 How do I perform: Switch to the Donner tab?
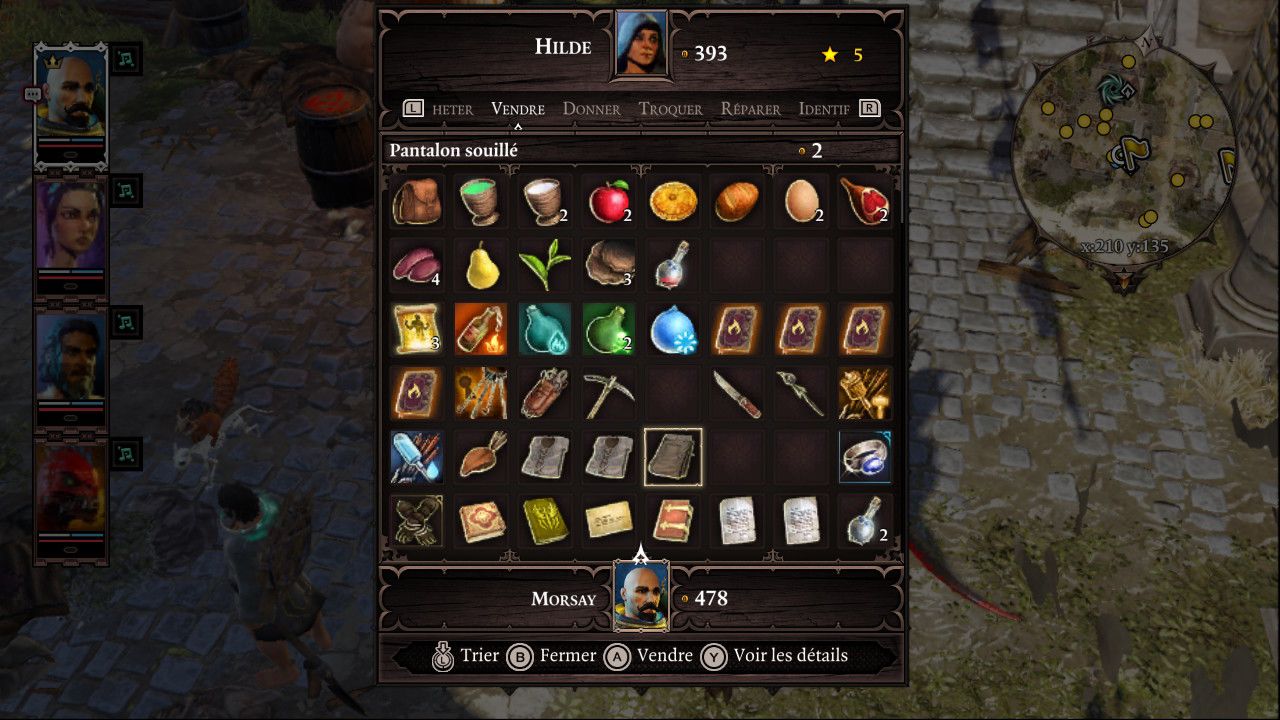click(x=591, y=109)
